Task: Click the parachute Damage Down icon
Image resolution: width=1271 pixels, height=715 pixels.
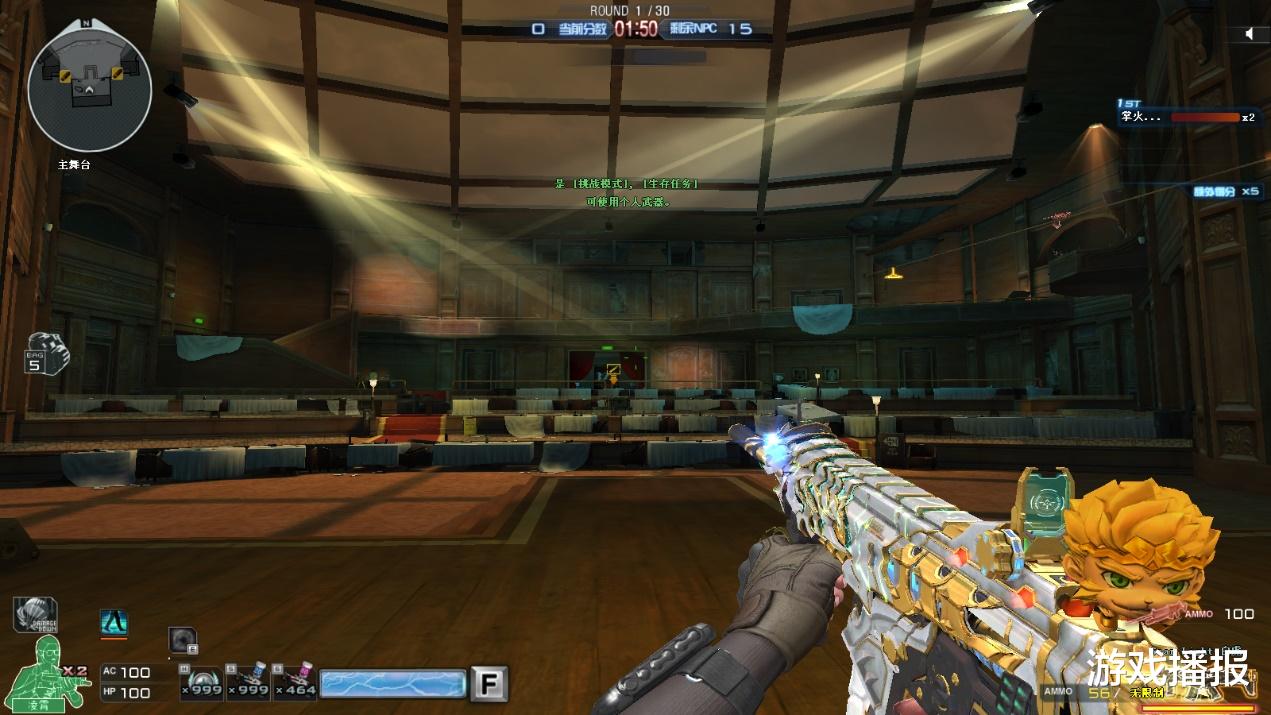Action: [x=35, y=615]
